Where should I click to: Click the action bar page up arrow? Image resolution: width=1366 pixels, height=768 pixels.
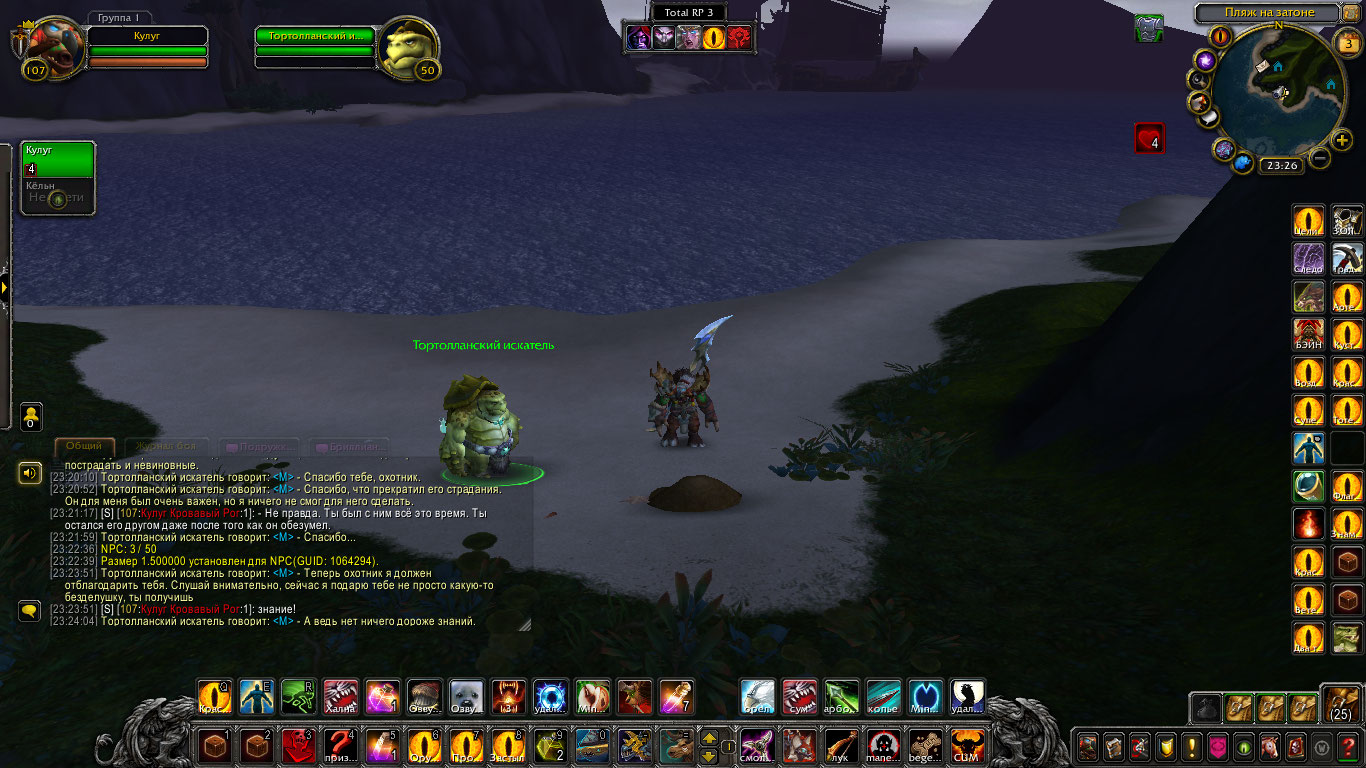tap(709, 738)
